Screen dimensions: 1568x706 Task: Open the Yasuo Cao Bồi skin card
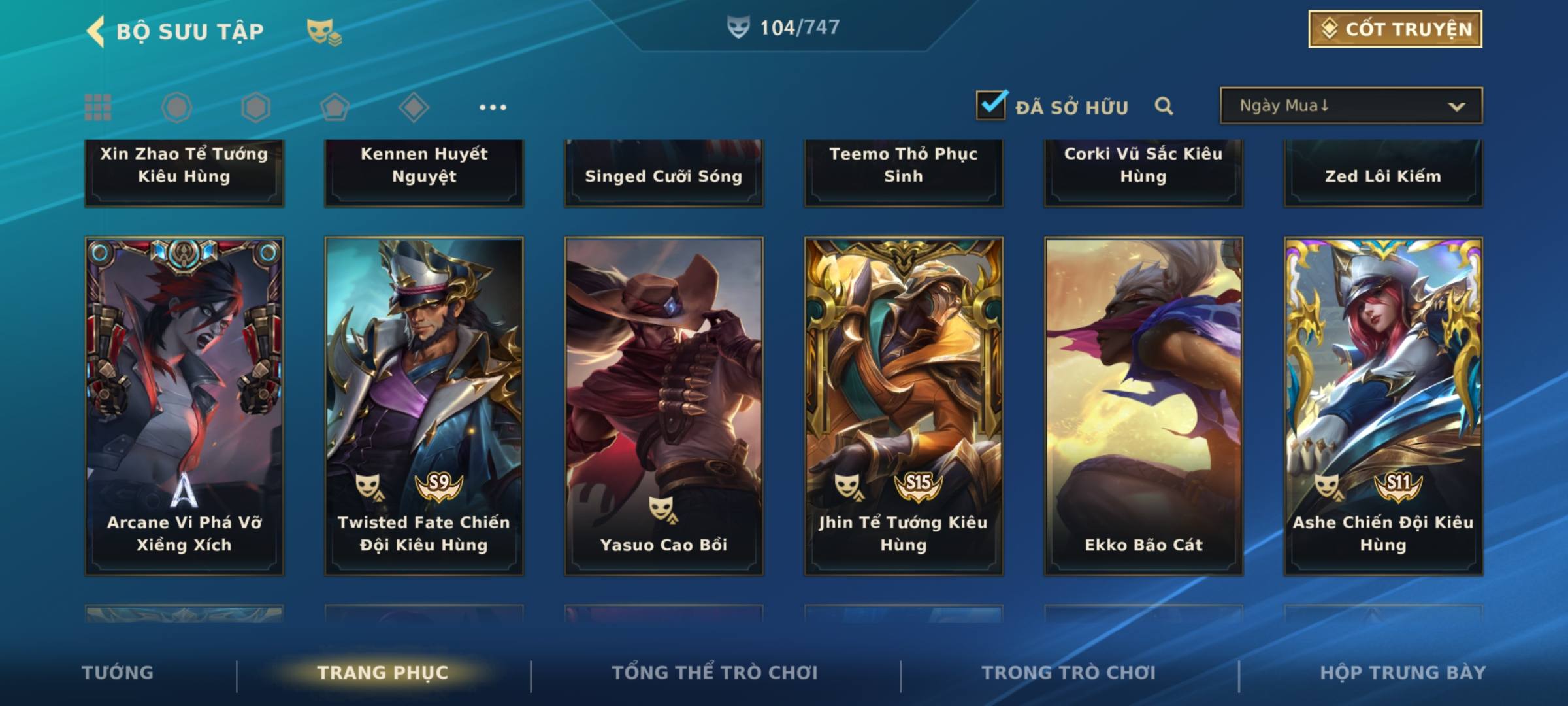pos(664,405)
